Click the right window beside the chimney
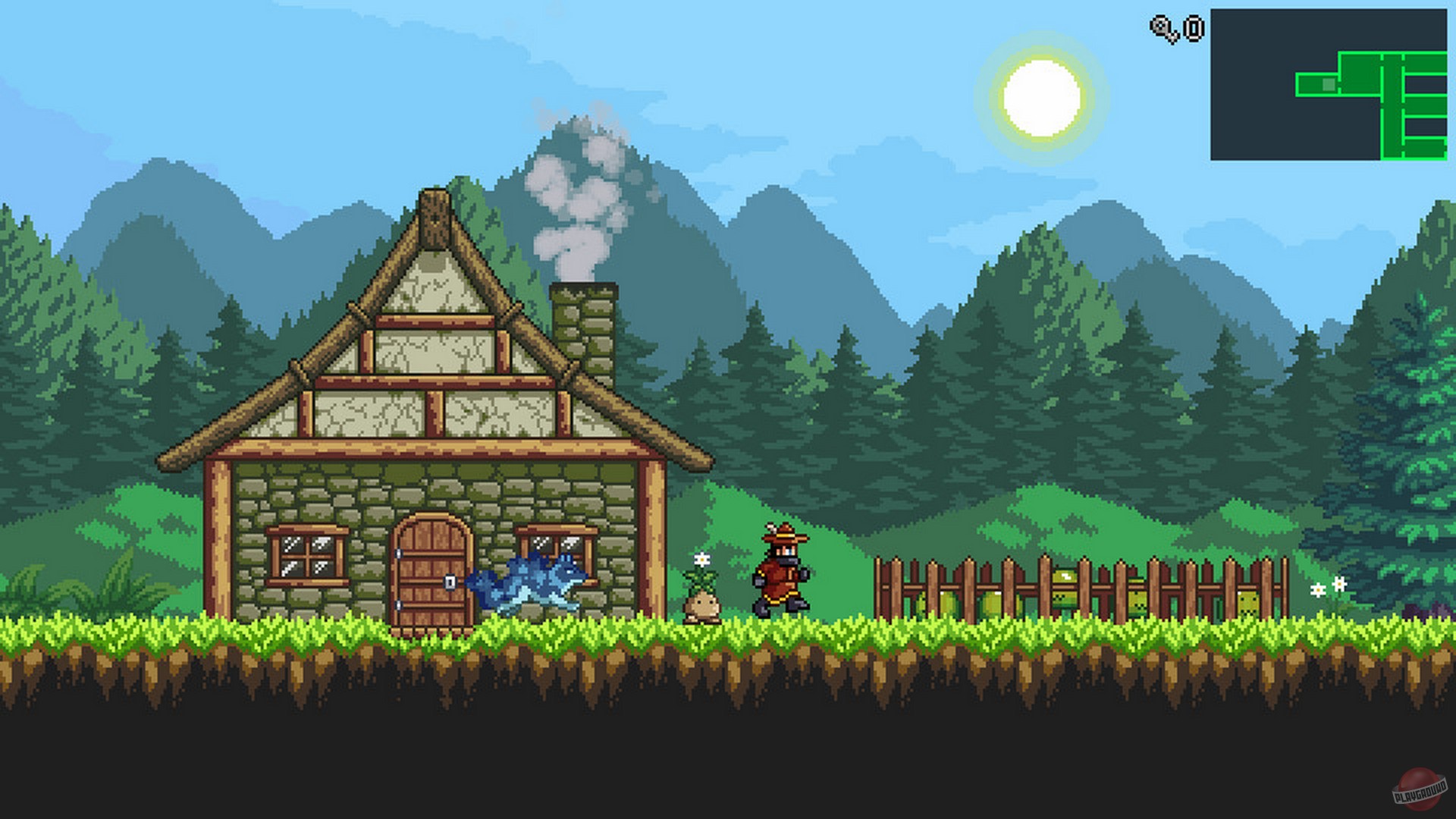Screen dimensions: 1456x819 click(x=557, y=557)
